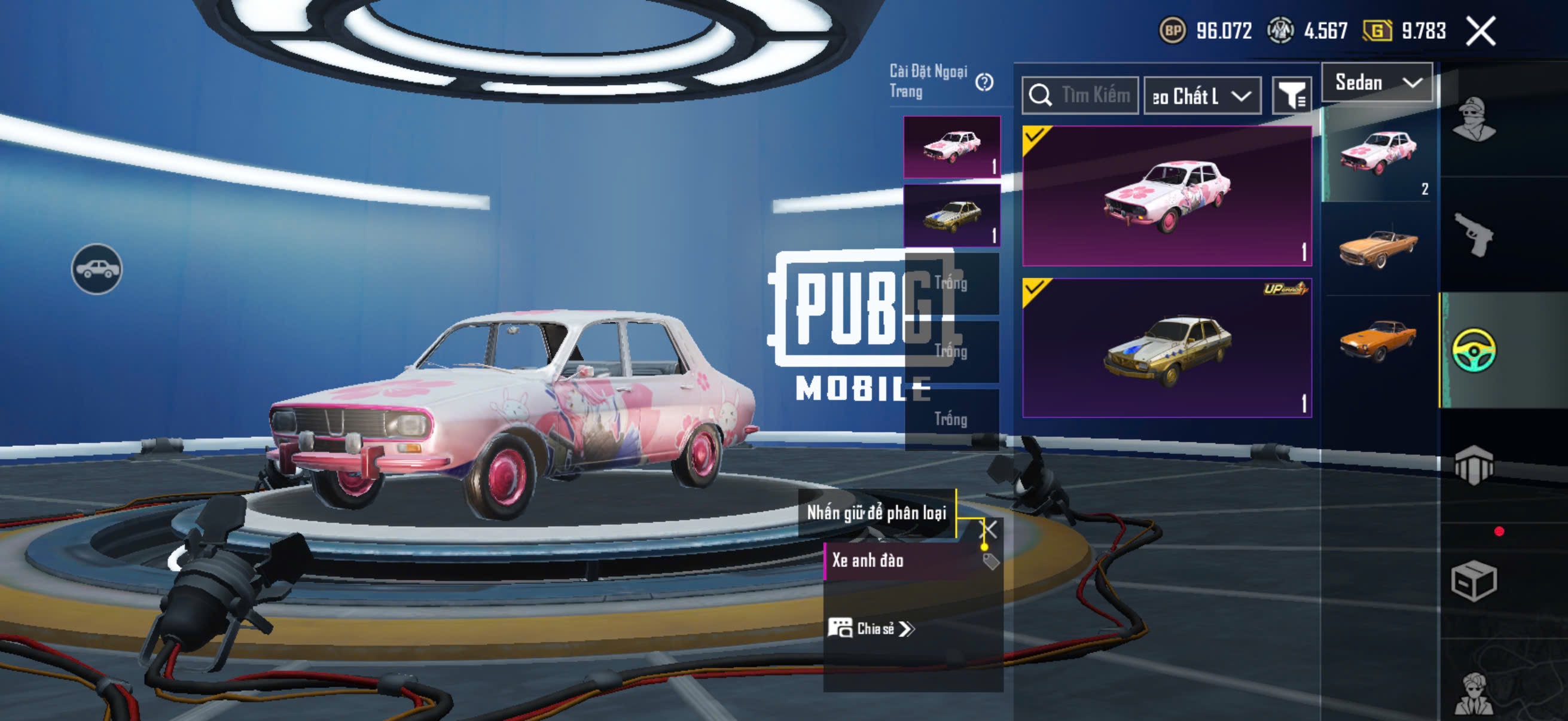Select the orange coupe vehicle model
Image resolution: width=1568 pixels, height=721 pixels.
pyautogui.click(x=1378, y=340)
